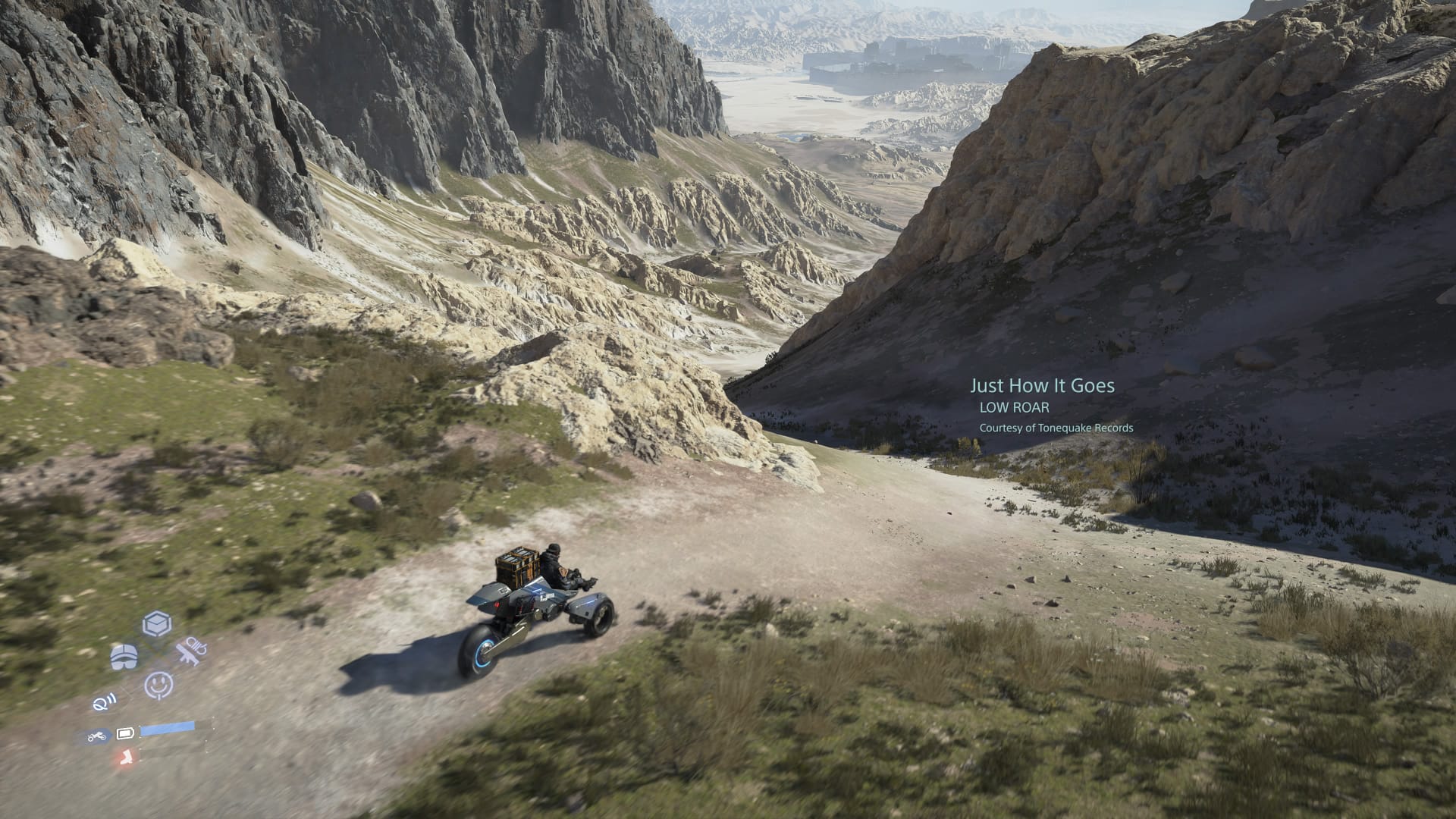Choose the rifle weapon icon
The height and width of the screenshot is (819, 1456).
(x=190, y=652)
